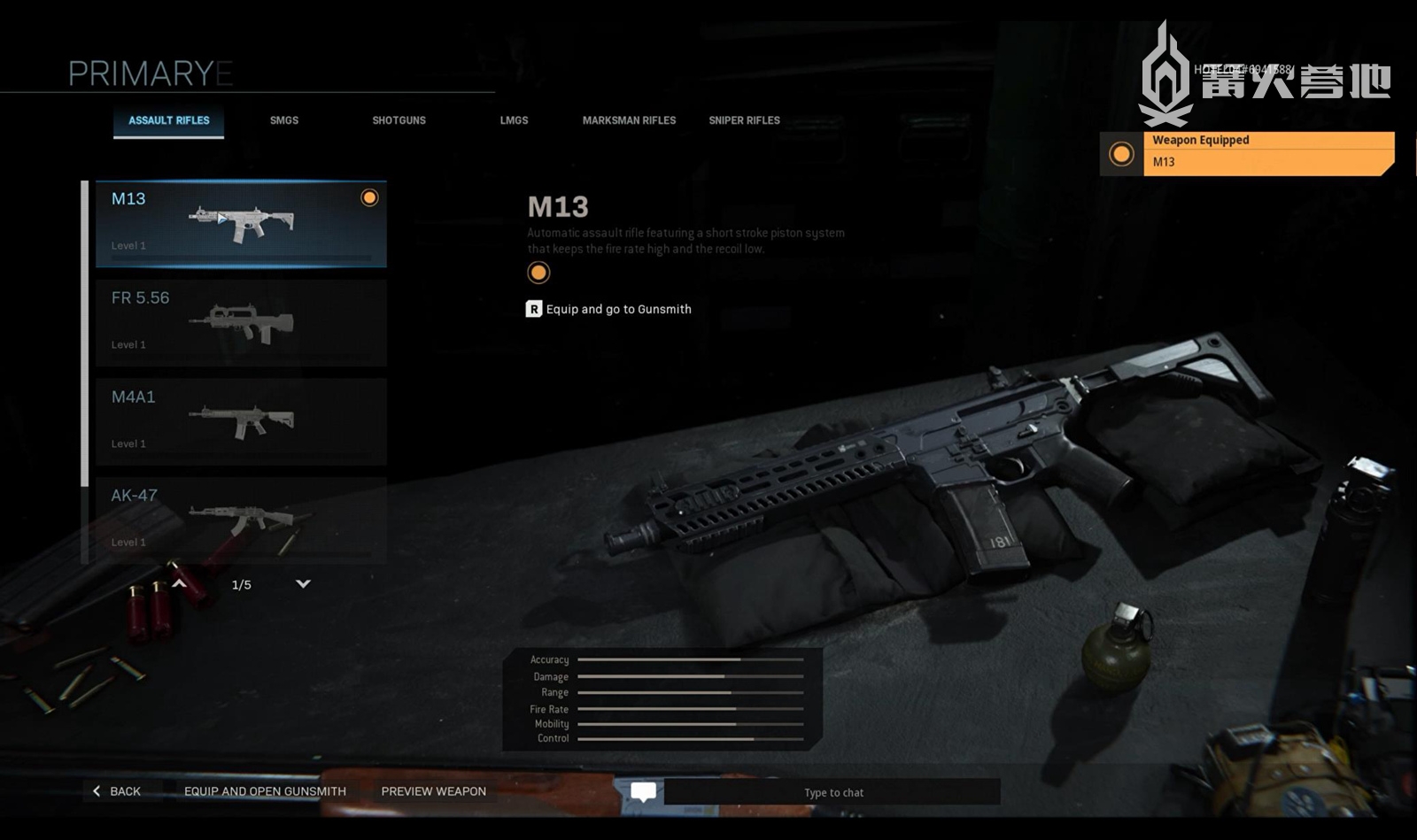Viewport: 1417px width, 840px height.
Task: Preview the selected weapon
Action: tap(433, 791)
